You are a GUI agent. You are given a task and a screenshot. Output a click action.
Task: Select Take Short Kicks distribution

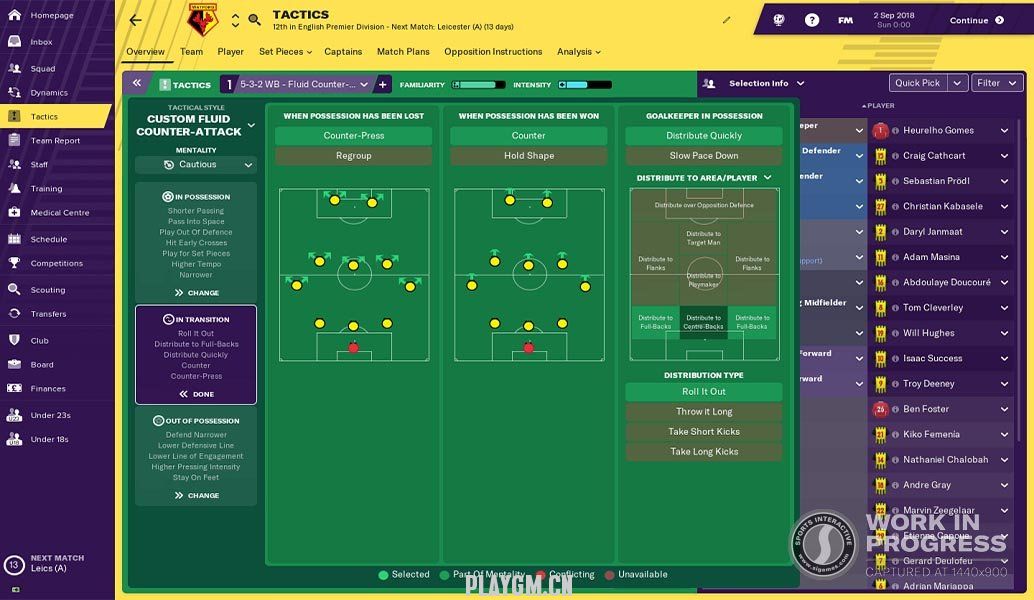click(704, 432)
